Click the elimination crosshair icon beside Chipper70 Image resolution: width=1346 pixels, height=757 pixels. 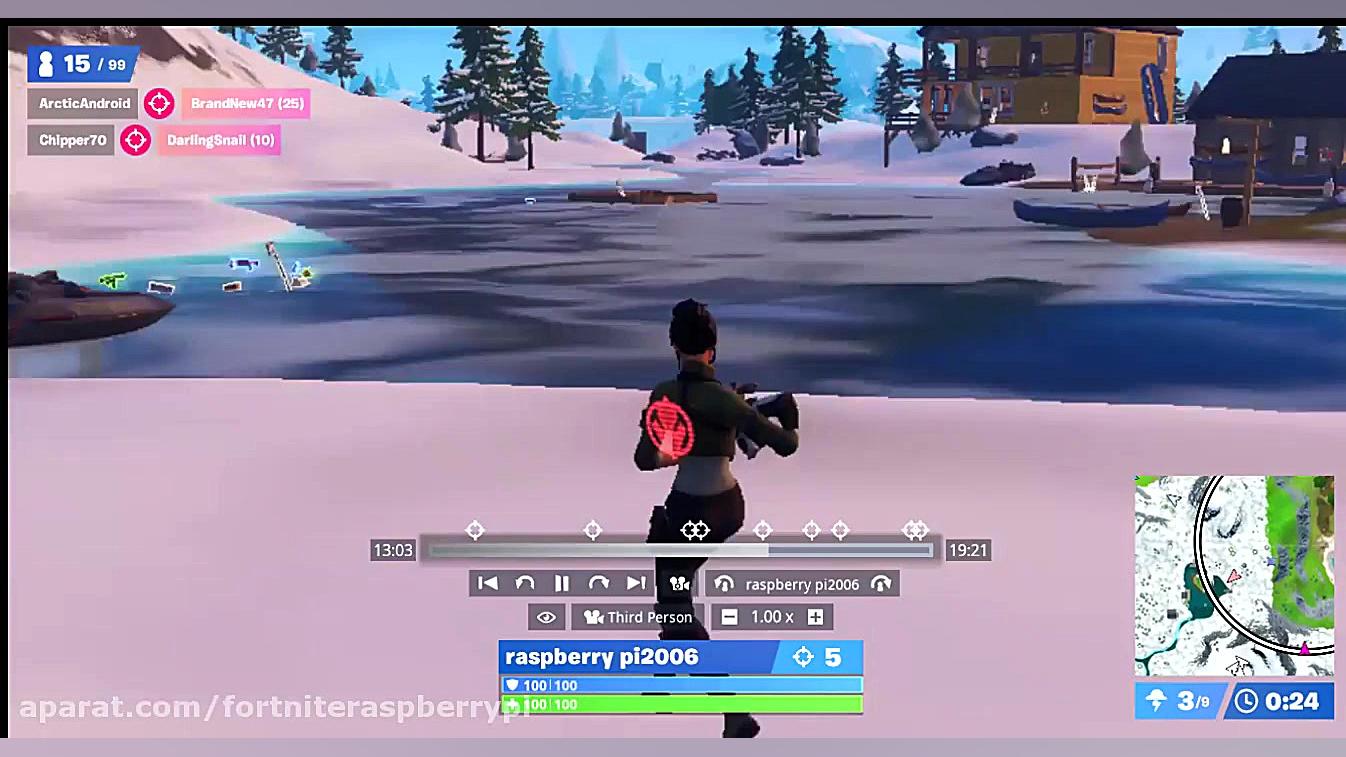[135, 140]
